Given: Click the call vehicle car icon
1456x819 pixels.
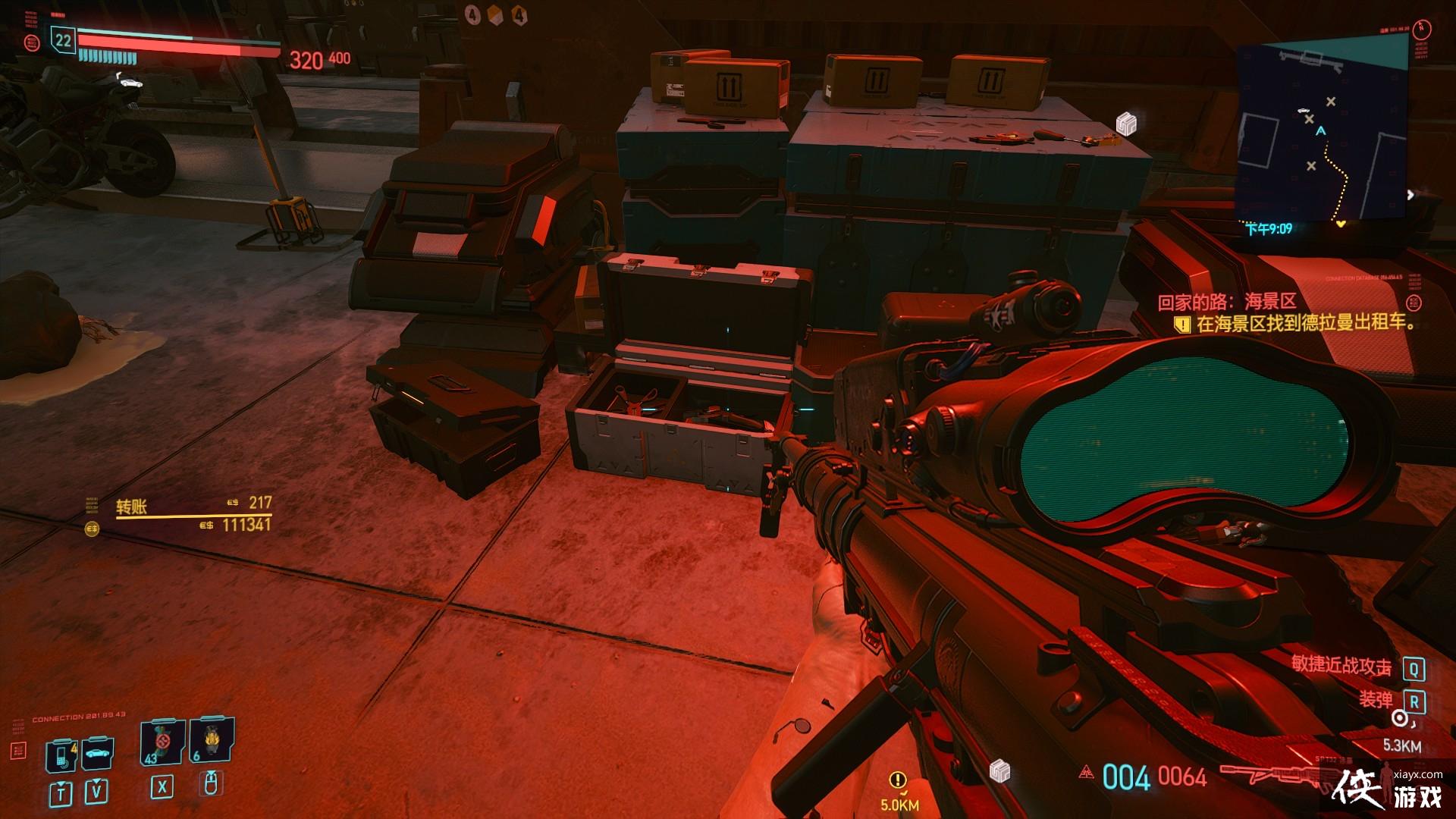Looking at the screenshot, I should tap(97, 754).
